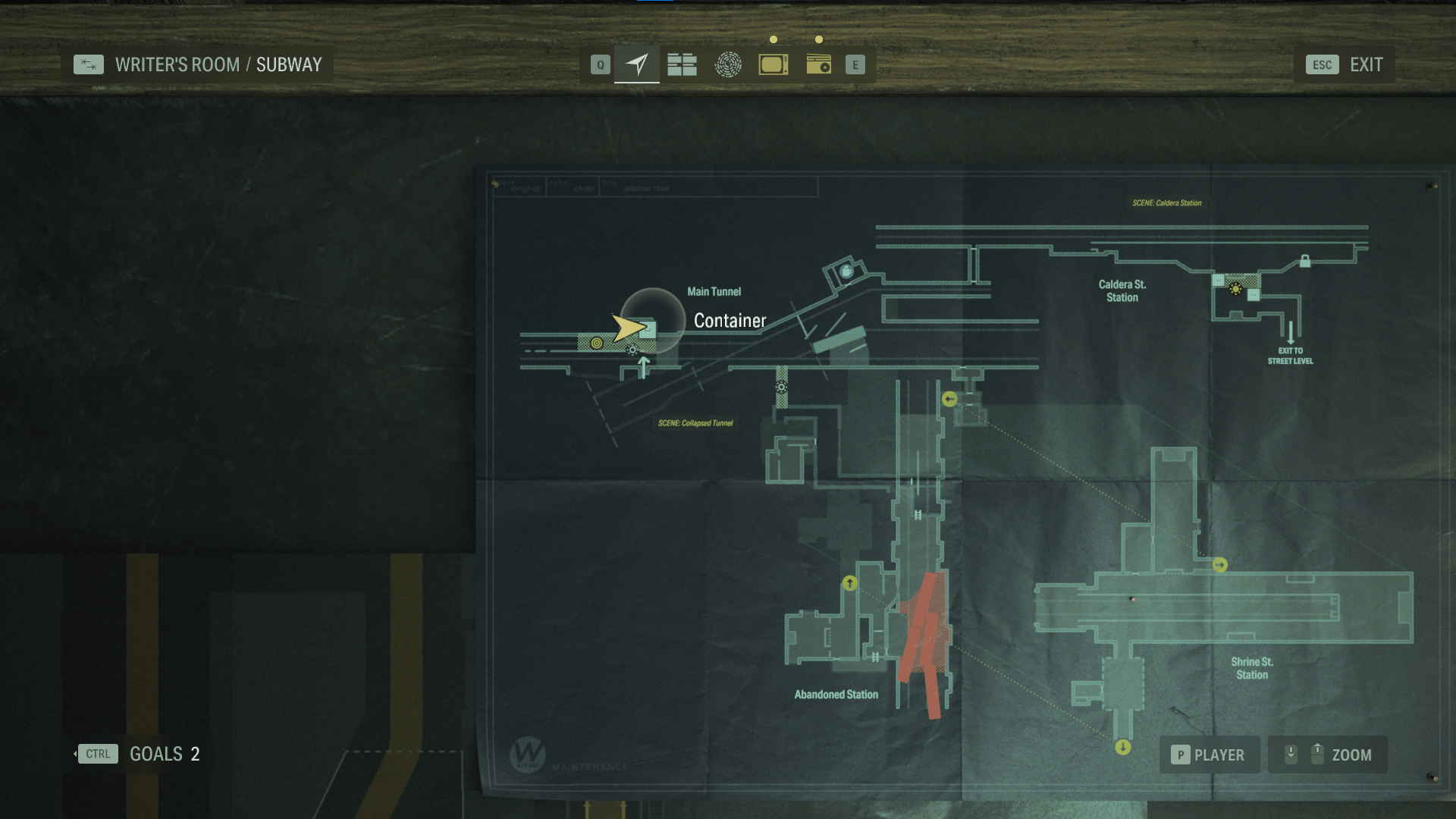Select the TV screen icon with notification dot
Image resolution: width=1456 pixels, height=819 pixels.
click(773, 64)
